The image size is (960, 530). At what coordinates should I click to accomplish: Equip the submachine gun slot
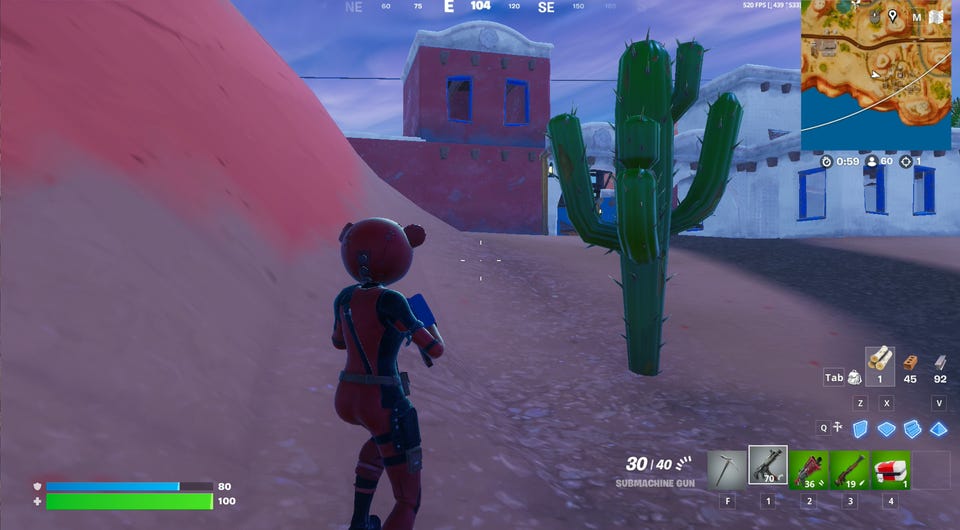(768, 466)
